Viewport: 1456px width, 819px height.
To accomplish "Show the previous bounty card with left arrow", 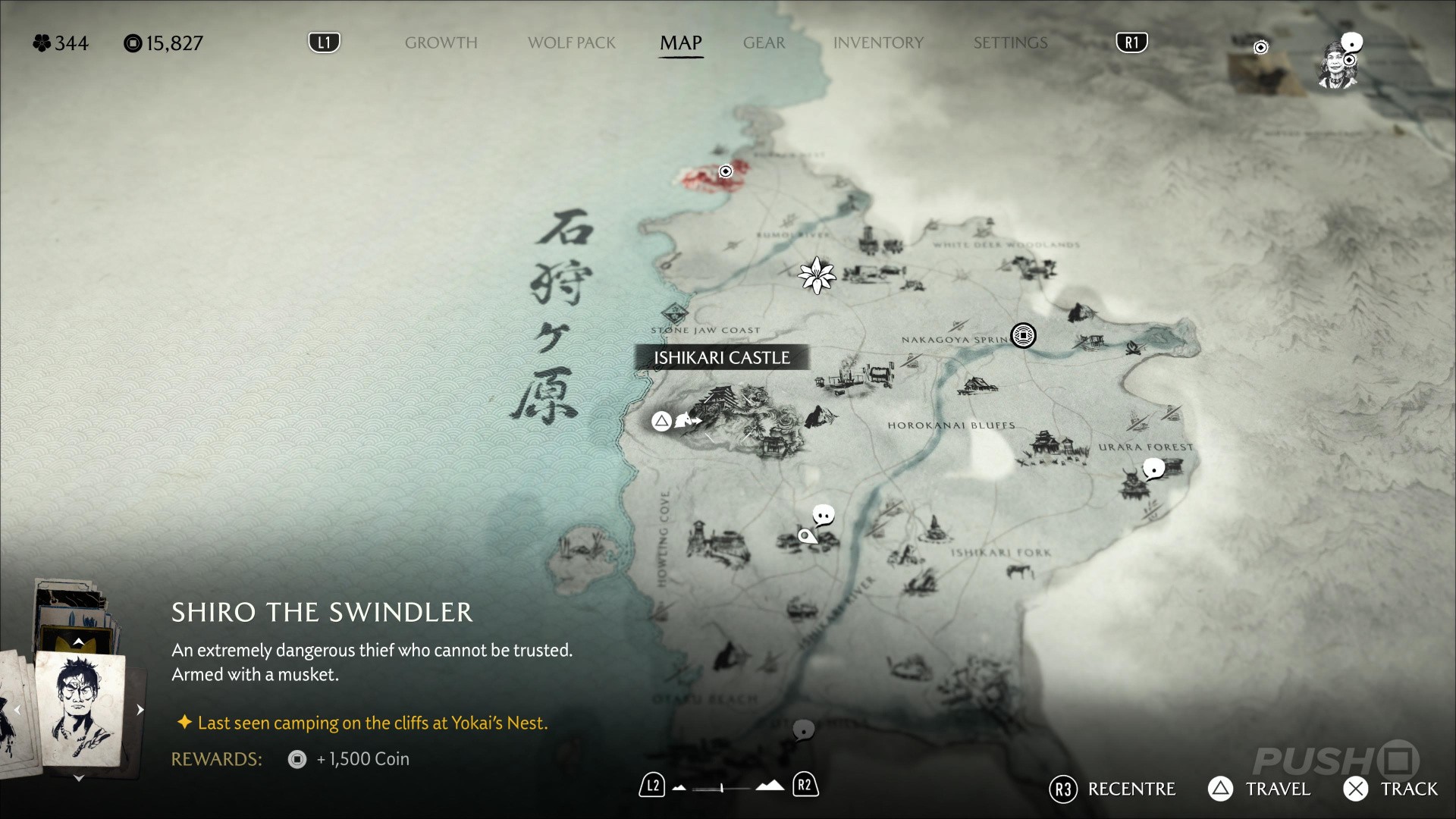I will point(17,711).
